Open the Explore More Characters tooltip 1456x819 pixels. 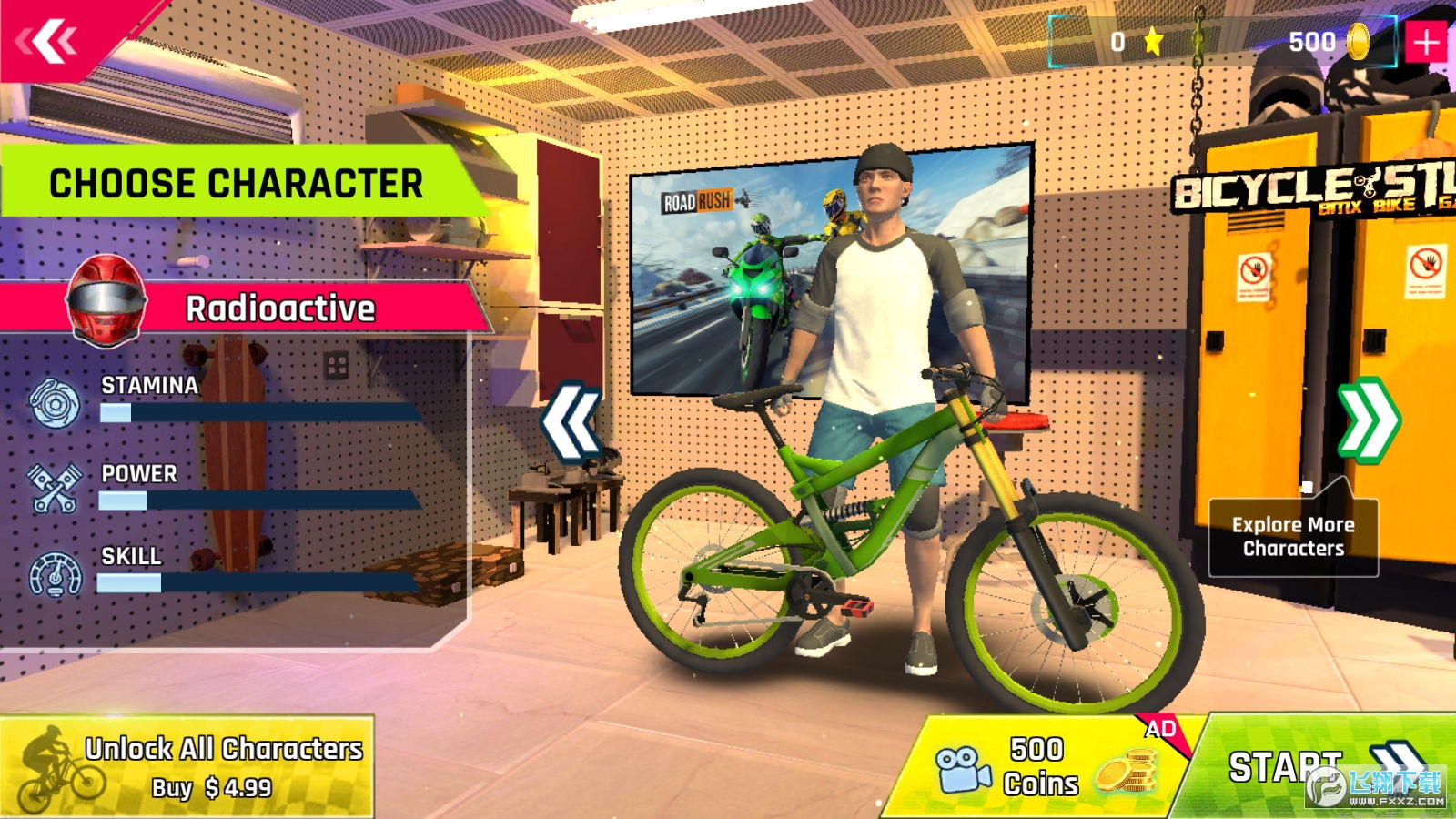pyautogui.click(x=1292, y=537)
